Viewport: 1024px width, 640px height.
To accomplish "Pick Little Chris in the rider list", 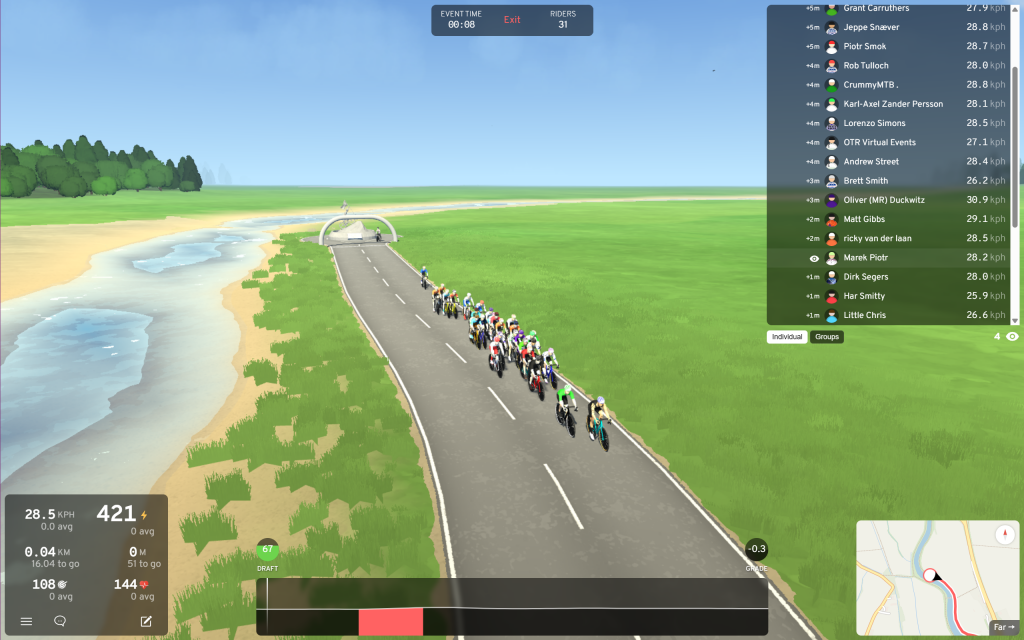I will [x=866, y=316].
